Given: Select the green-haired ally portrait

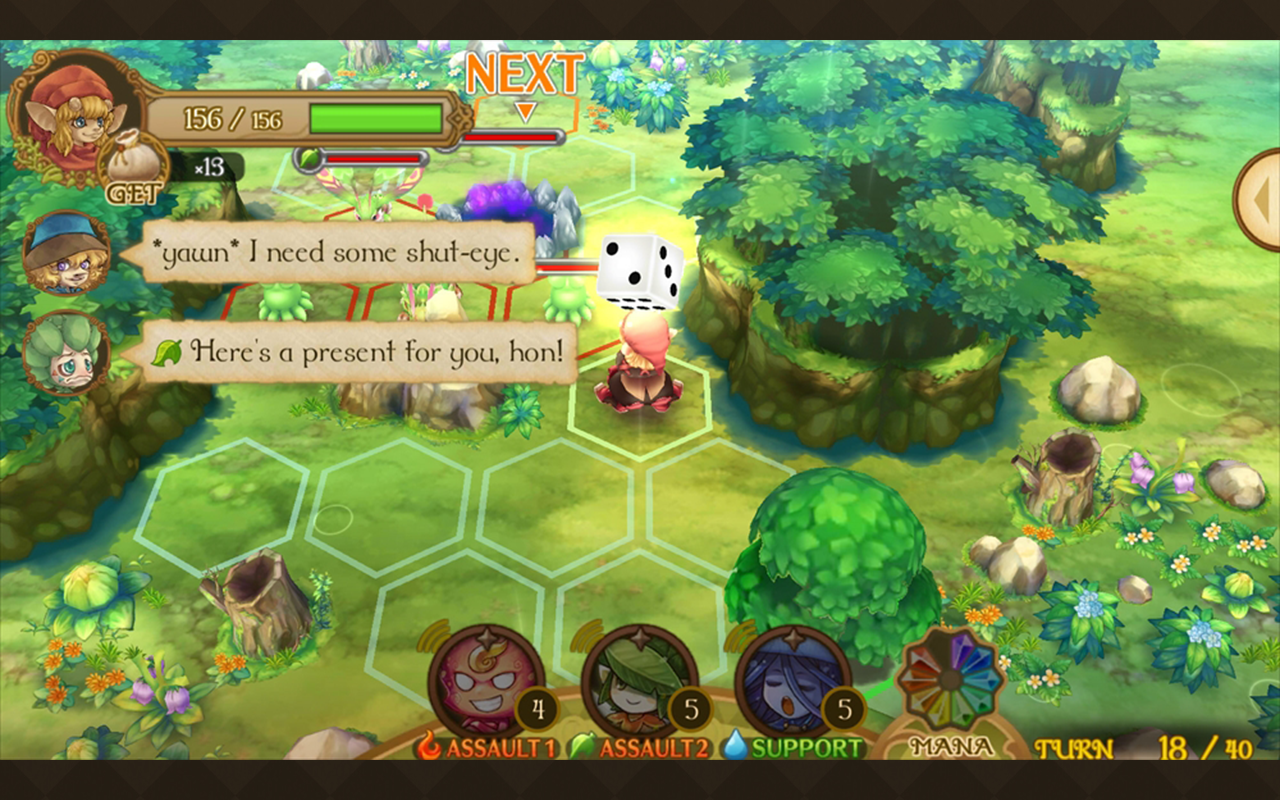Looking at the screenshot, I should pyautogui.click(x=66, y=352).
